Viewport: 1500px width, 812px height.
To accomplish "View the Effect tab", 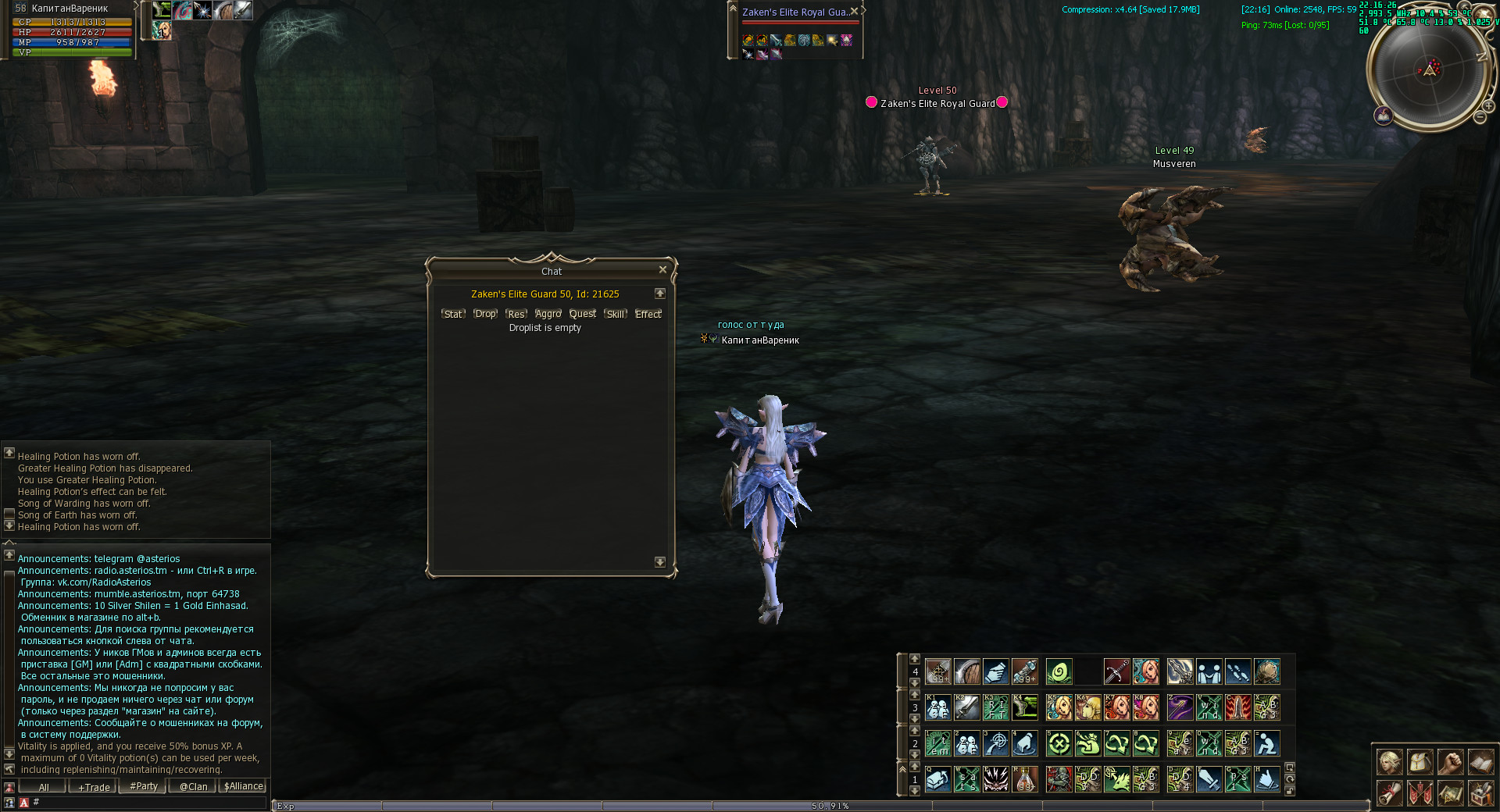I will [x=648, y=314].
